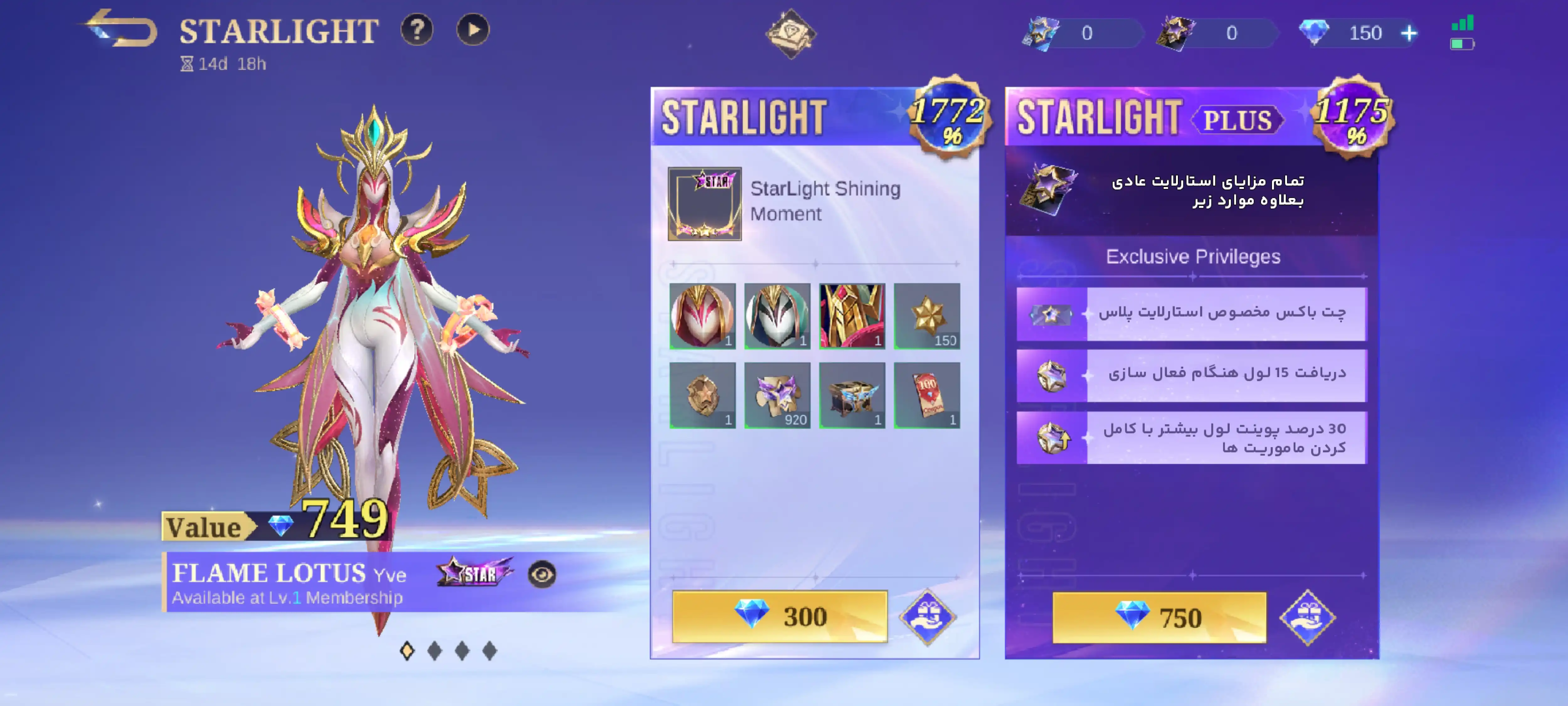Screen dimensions: 1568x706
Task: Open diamond top-up with the plus icon
Action: [1408, 34]
